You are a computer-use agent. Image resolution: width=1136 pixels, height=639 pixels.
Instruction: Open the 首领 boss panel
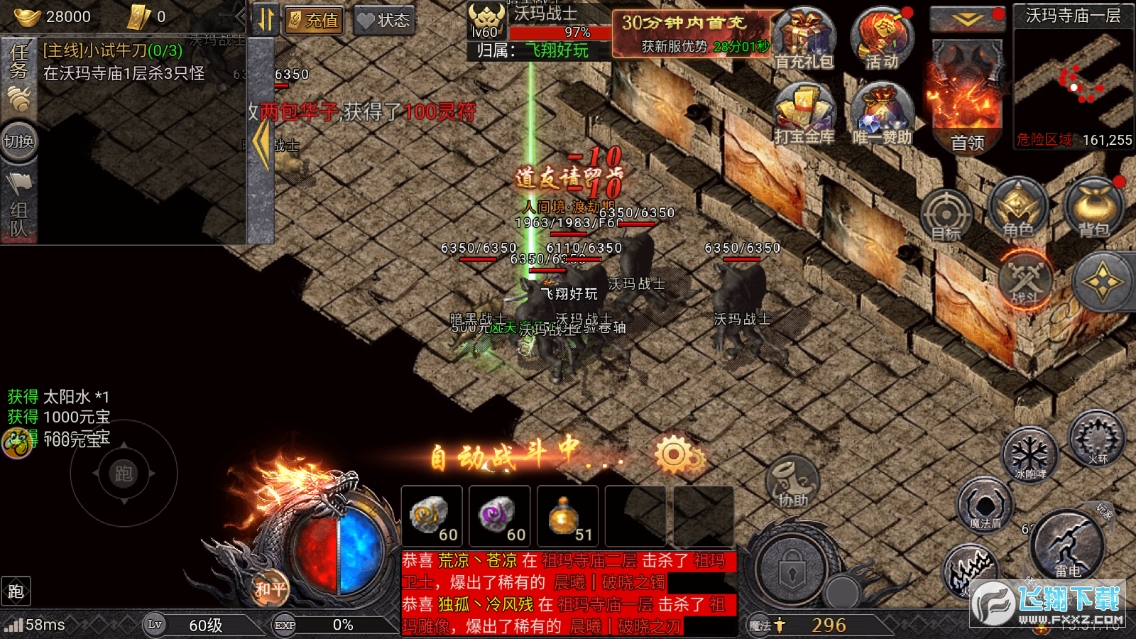tap(967, 100)
